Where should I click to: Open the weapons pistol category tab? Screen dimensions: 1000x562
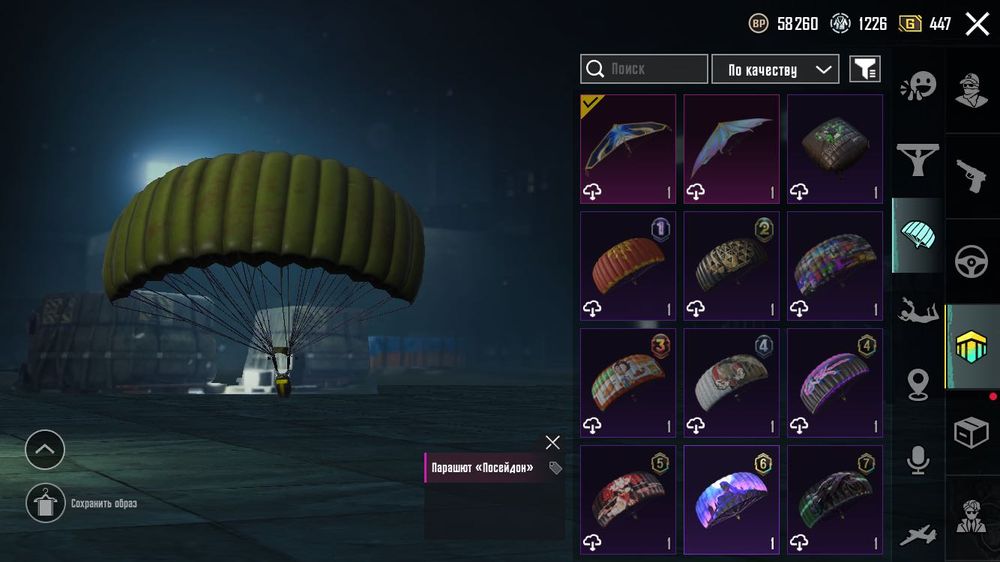972,176
